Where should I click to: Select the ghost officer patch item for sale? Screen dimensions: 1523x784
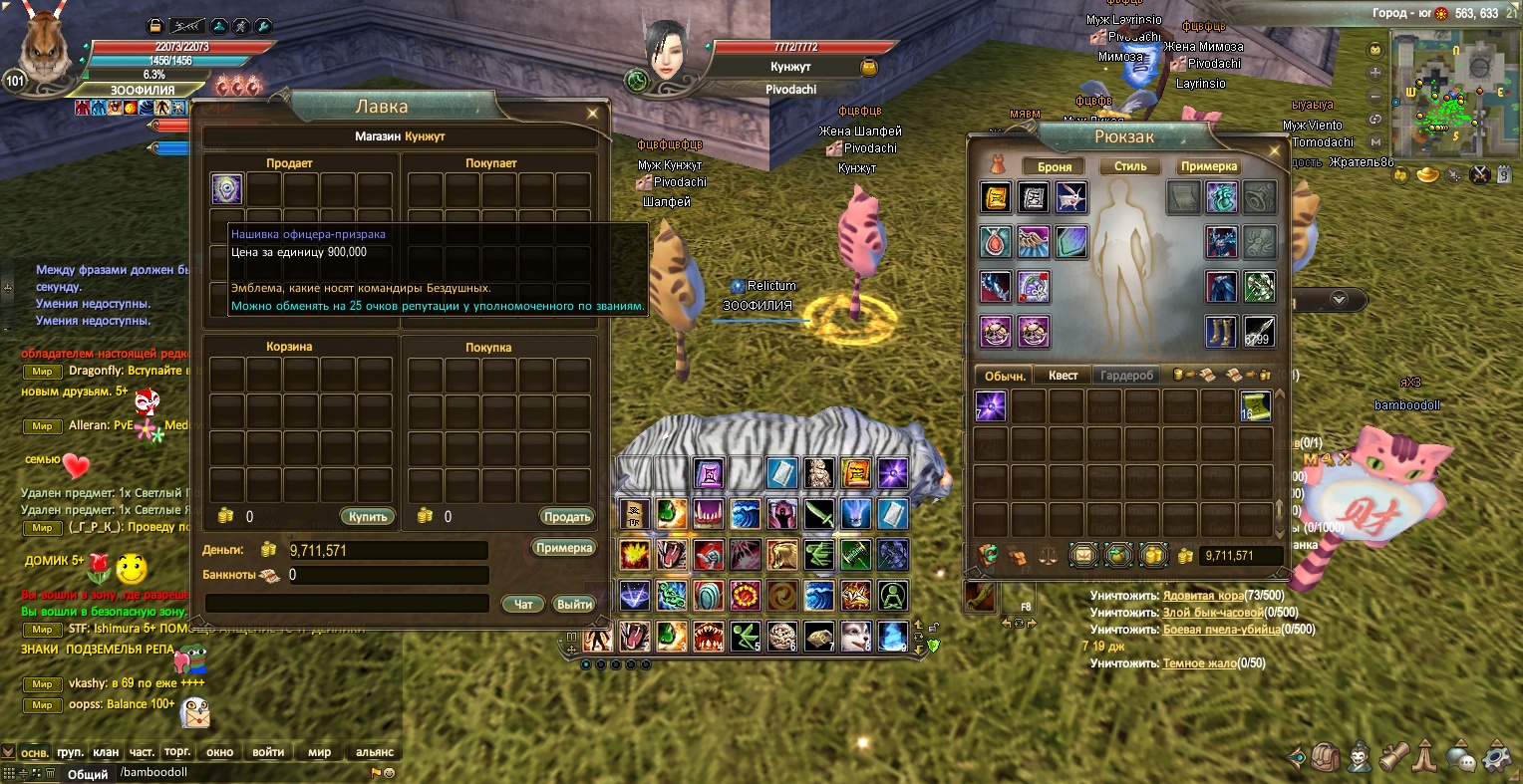point(226,189)
